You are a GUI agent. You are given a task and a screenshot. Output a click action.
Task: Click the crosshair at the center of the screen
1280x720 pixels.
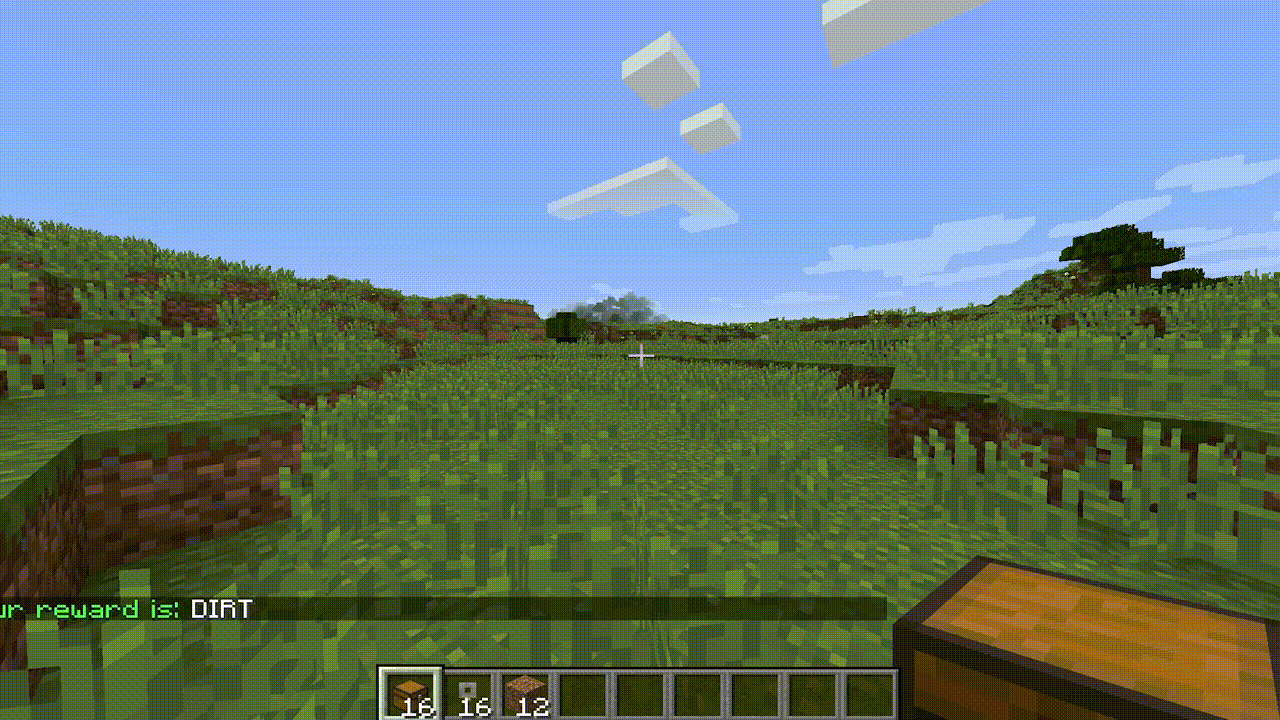coord(640,355)
